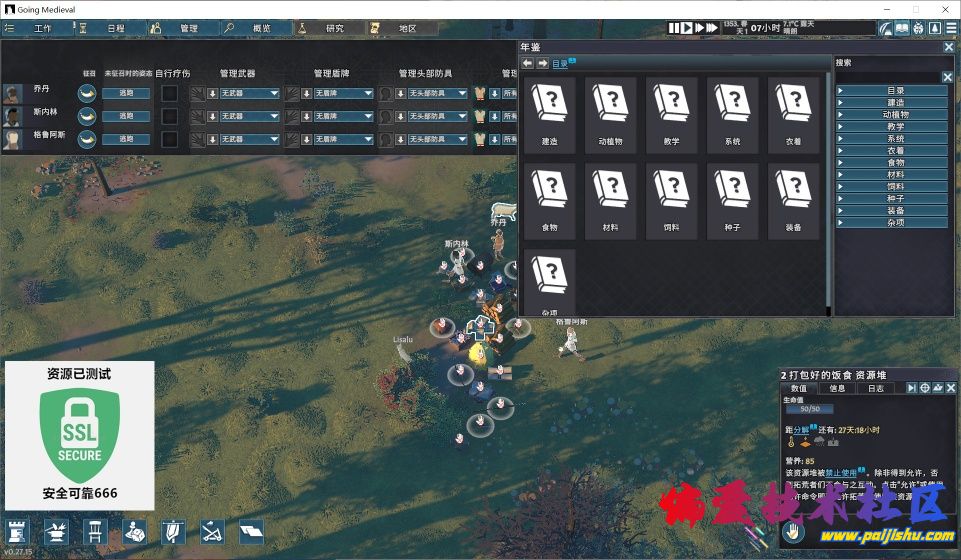
Task: Switch to the 信息 tab of resource pile
Action: click(x=837, y=388)
